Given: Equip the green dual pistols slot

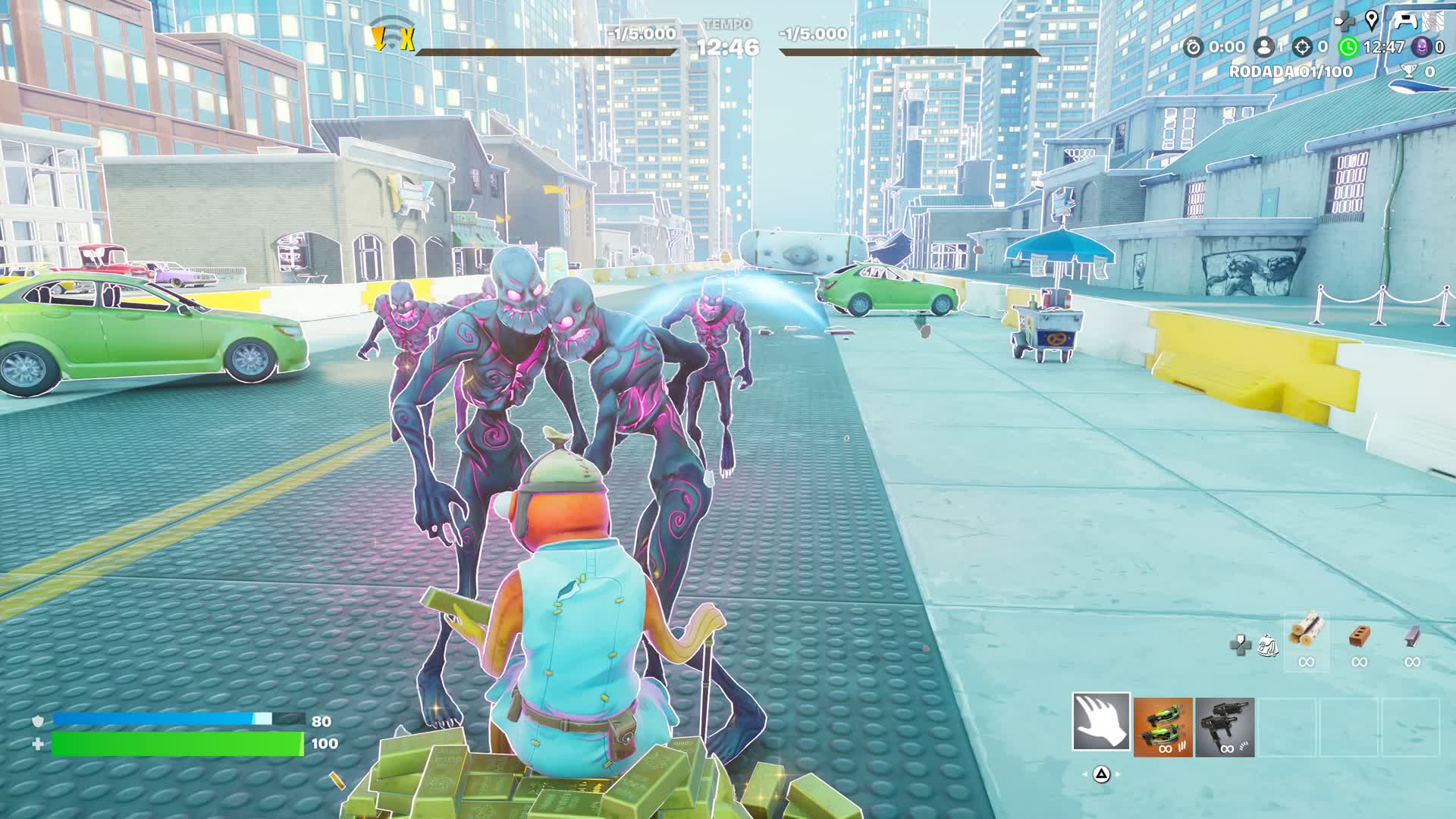Looking at the screenshot, I should point(1163,727).
